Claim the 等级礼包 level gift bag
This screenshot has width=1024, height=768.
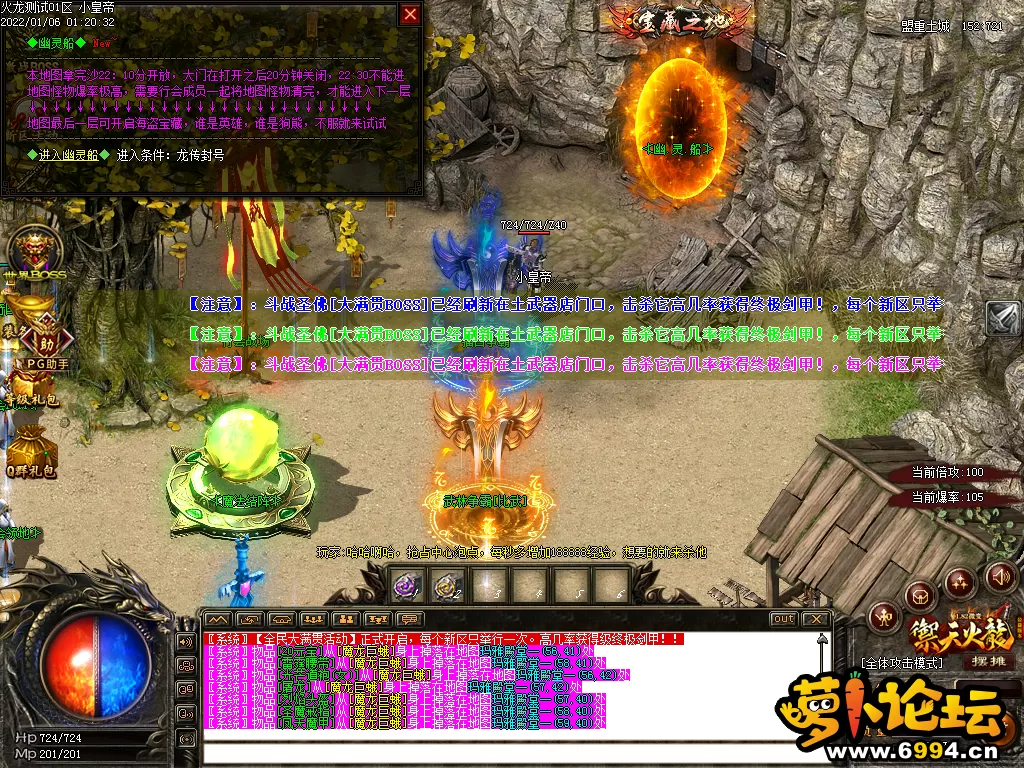click(34, 386)
